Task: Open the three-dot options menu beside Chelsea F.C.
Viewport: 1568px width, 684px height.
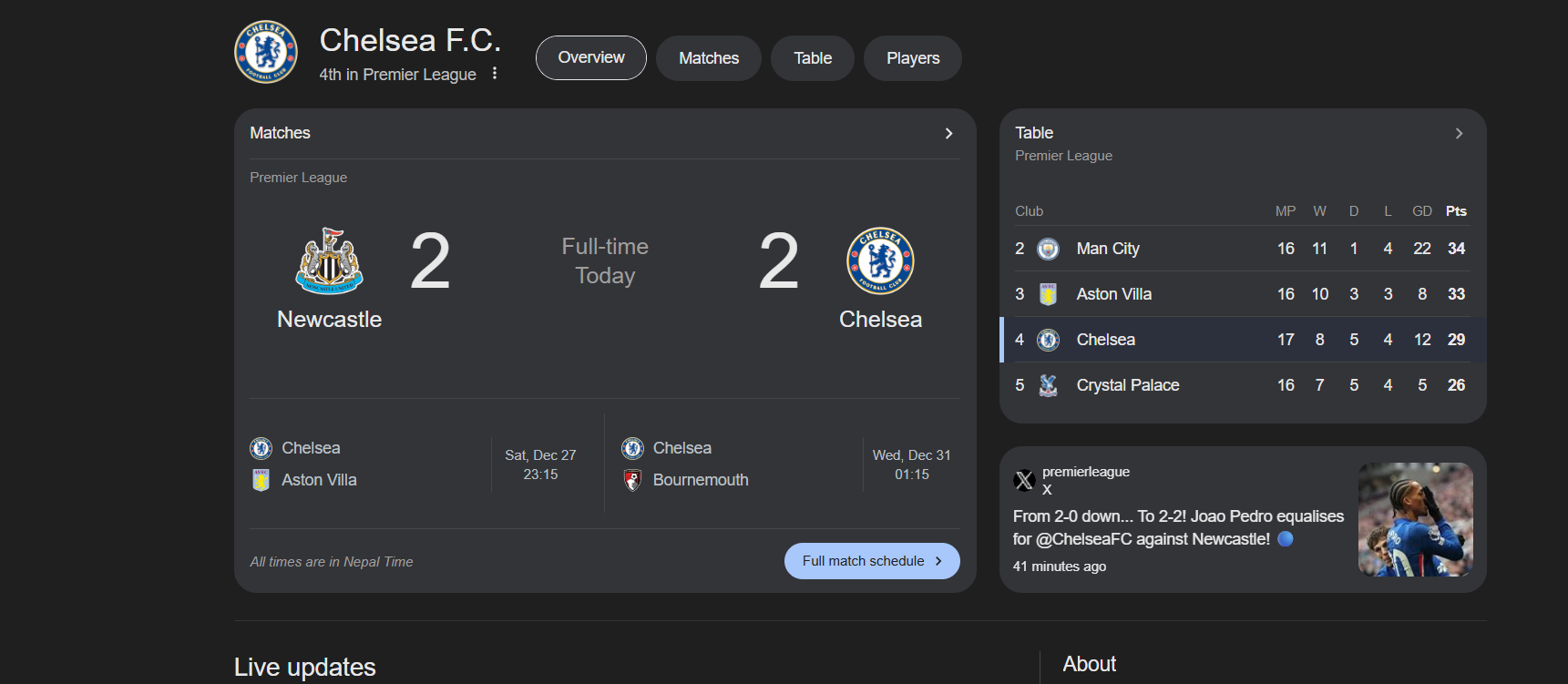Action: click(494, 73)
